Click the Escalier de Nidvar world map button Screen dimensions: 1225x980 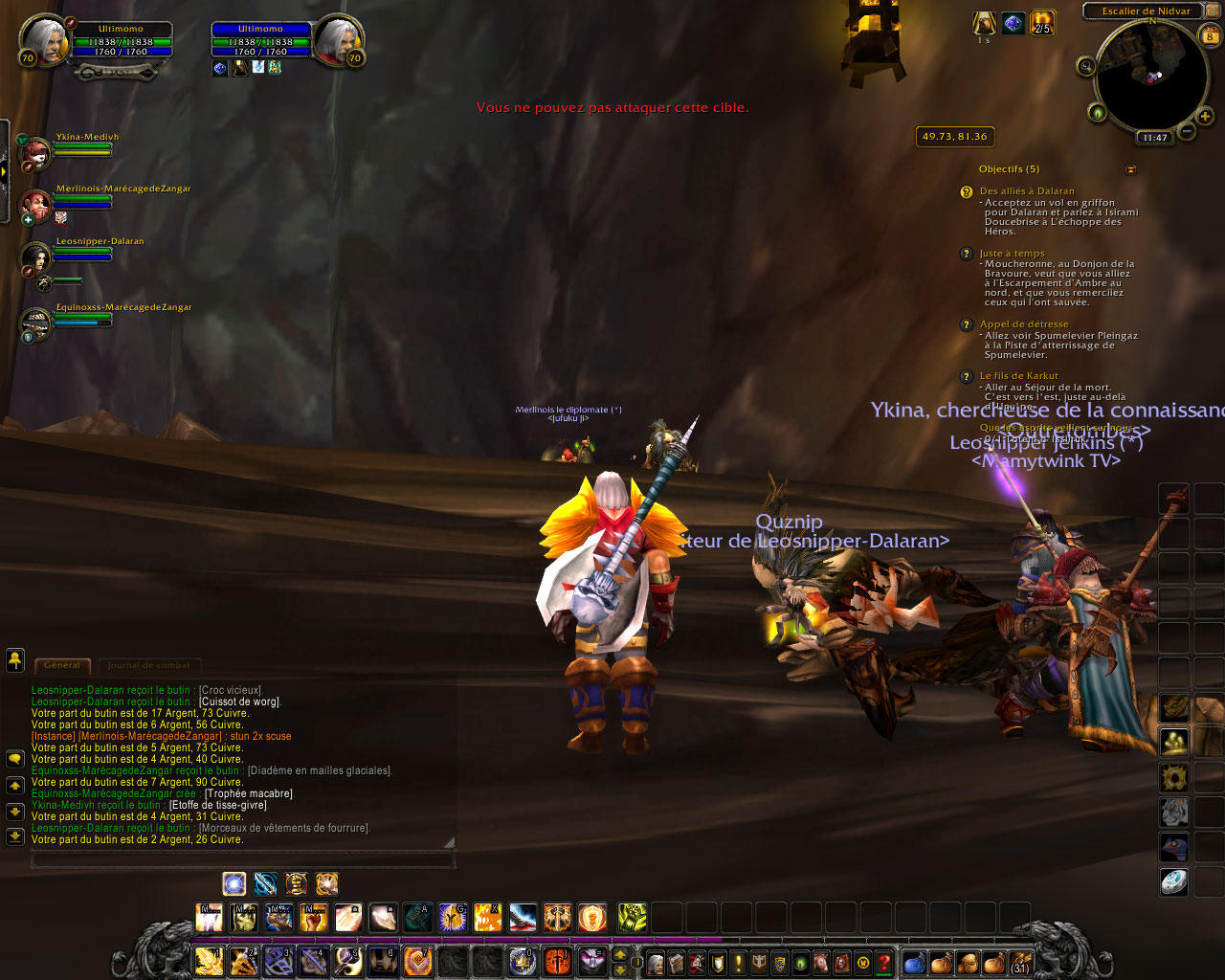tap(1146, 11)
